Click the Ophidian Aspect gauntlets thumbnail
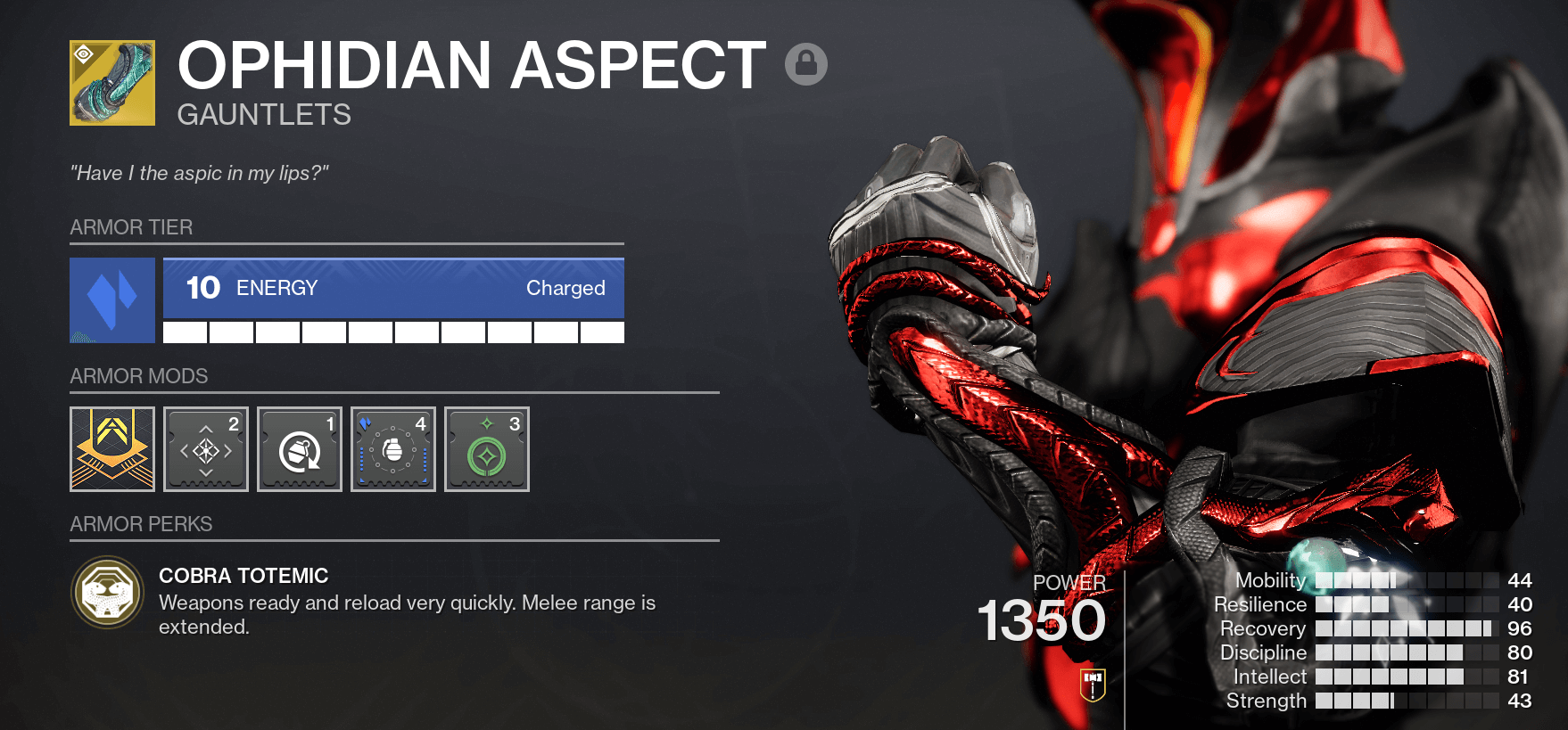Screen dimensions: 1568x730 pos(111,81)
